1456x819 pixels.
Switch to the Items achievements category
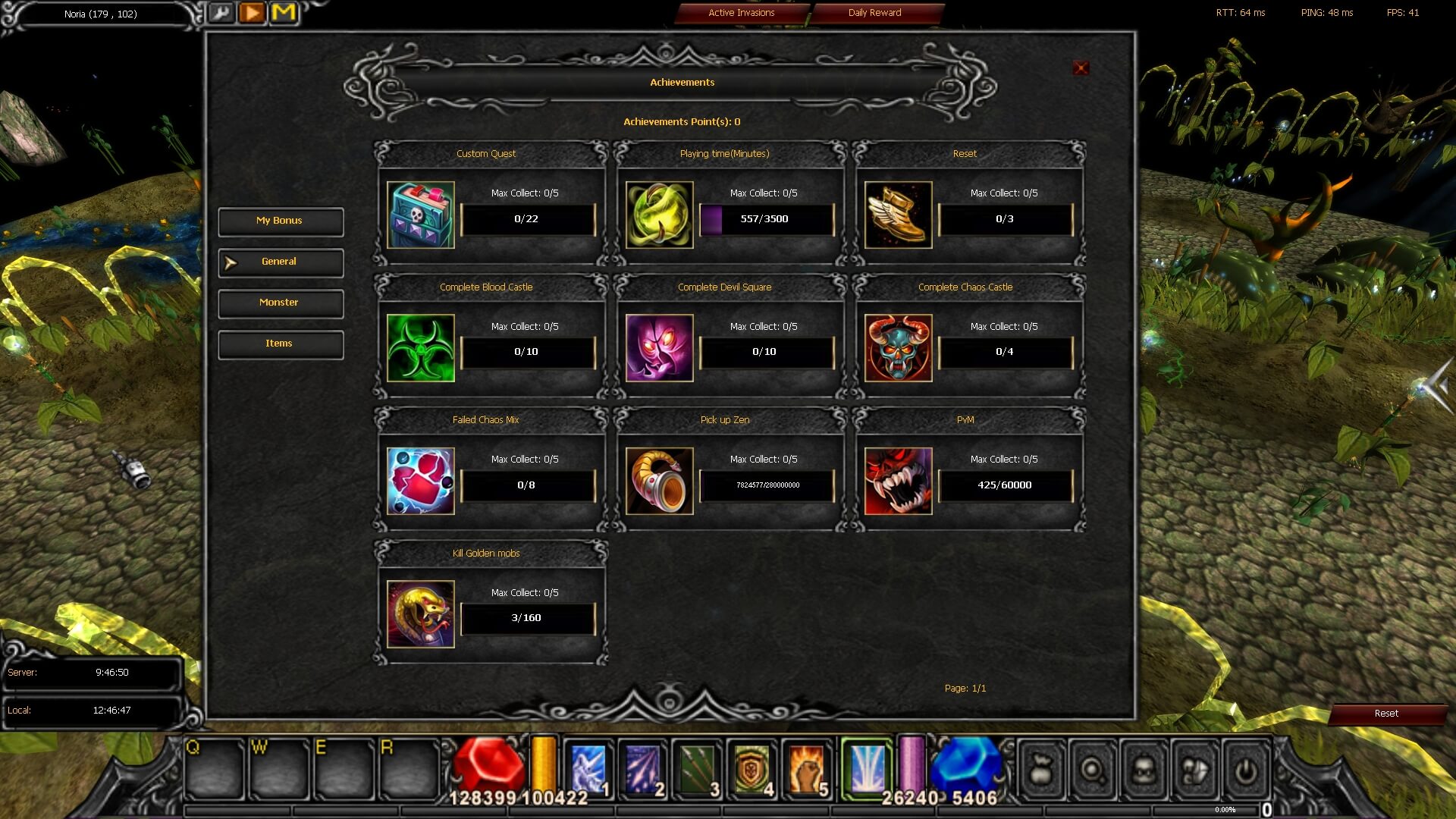(x=280, y=344)
